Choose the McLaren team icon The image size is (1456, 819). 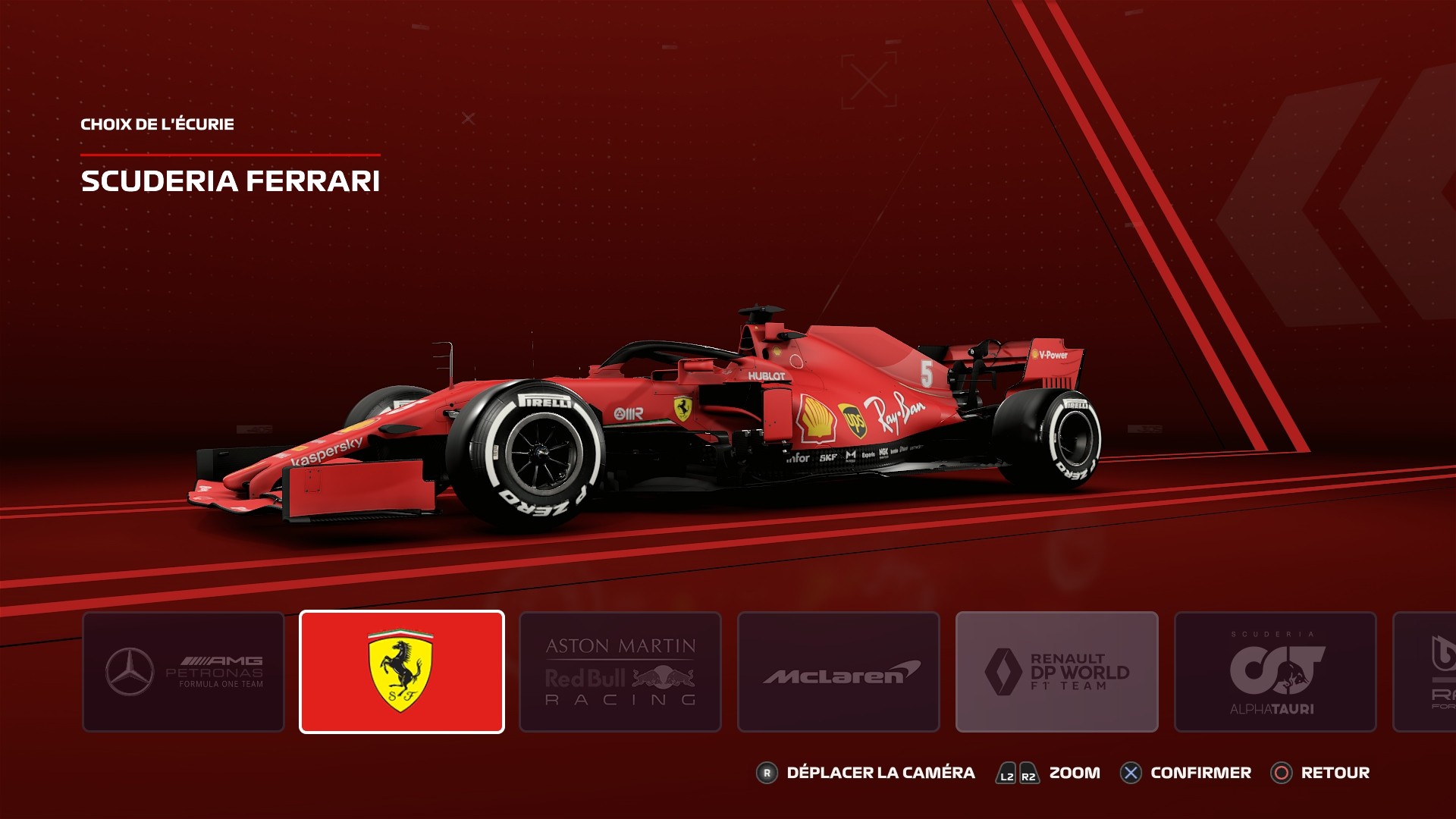point(838,672)
